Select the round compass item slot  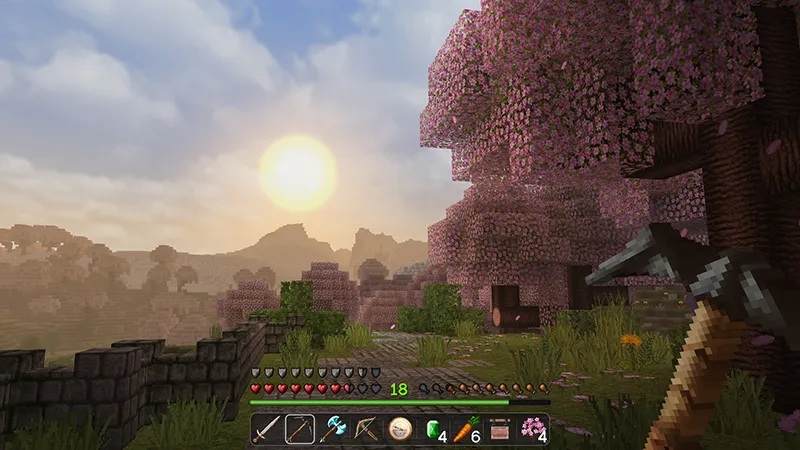pyautogui.click(x=400, y=429)
